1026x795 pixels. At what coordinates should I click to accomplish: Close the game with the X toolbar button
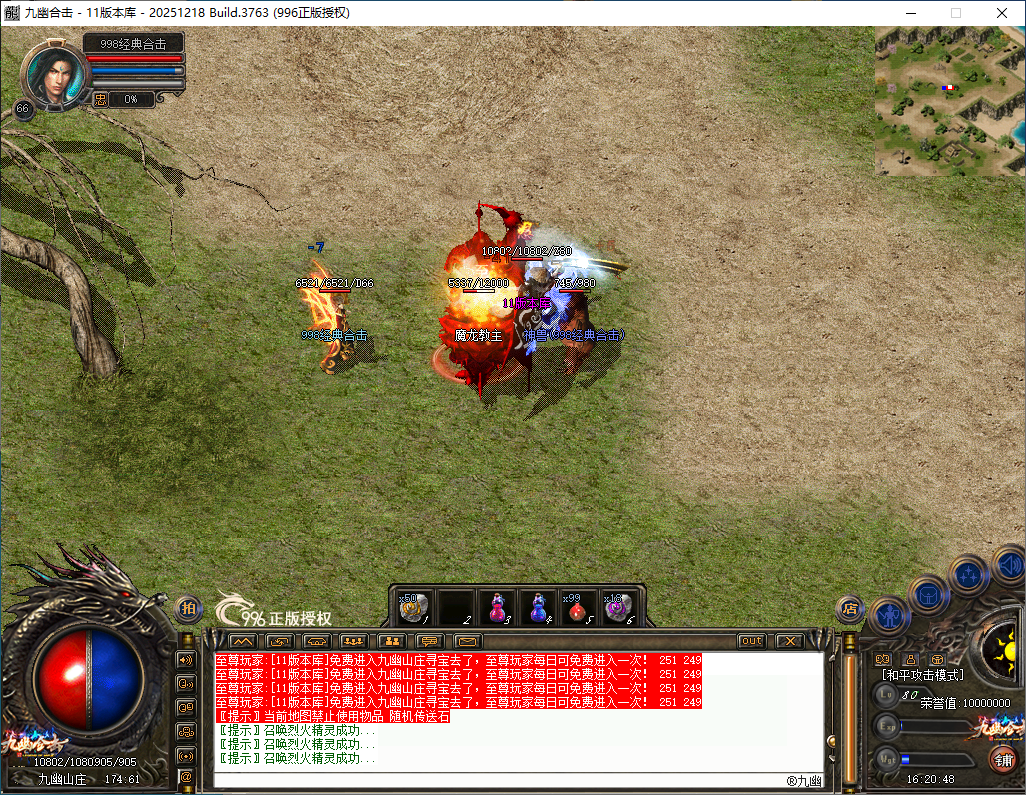click(x=790, y=641)
